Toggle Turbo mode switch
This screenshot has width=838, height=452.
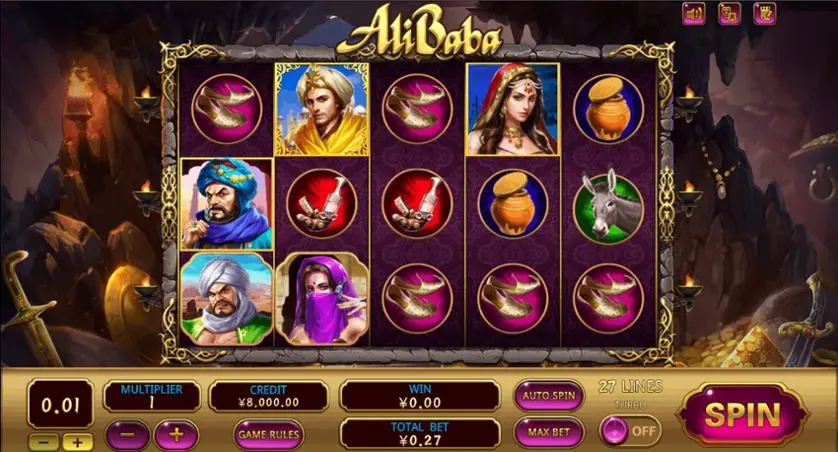[x=630, y=431]
